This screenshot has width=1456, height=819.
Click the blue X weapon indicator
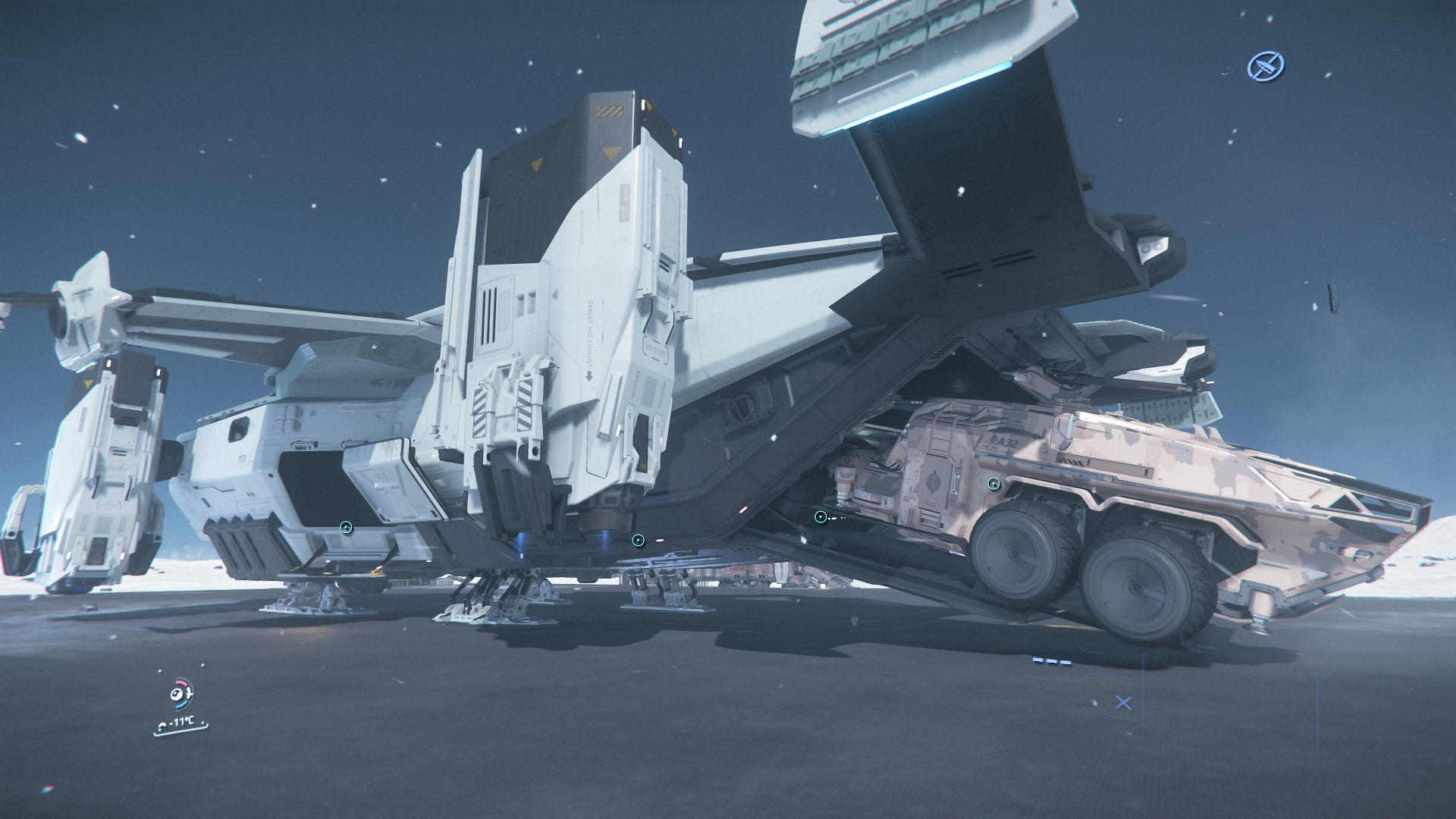pyautogui.click(x=1123, y=703)
